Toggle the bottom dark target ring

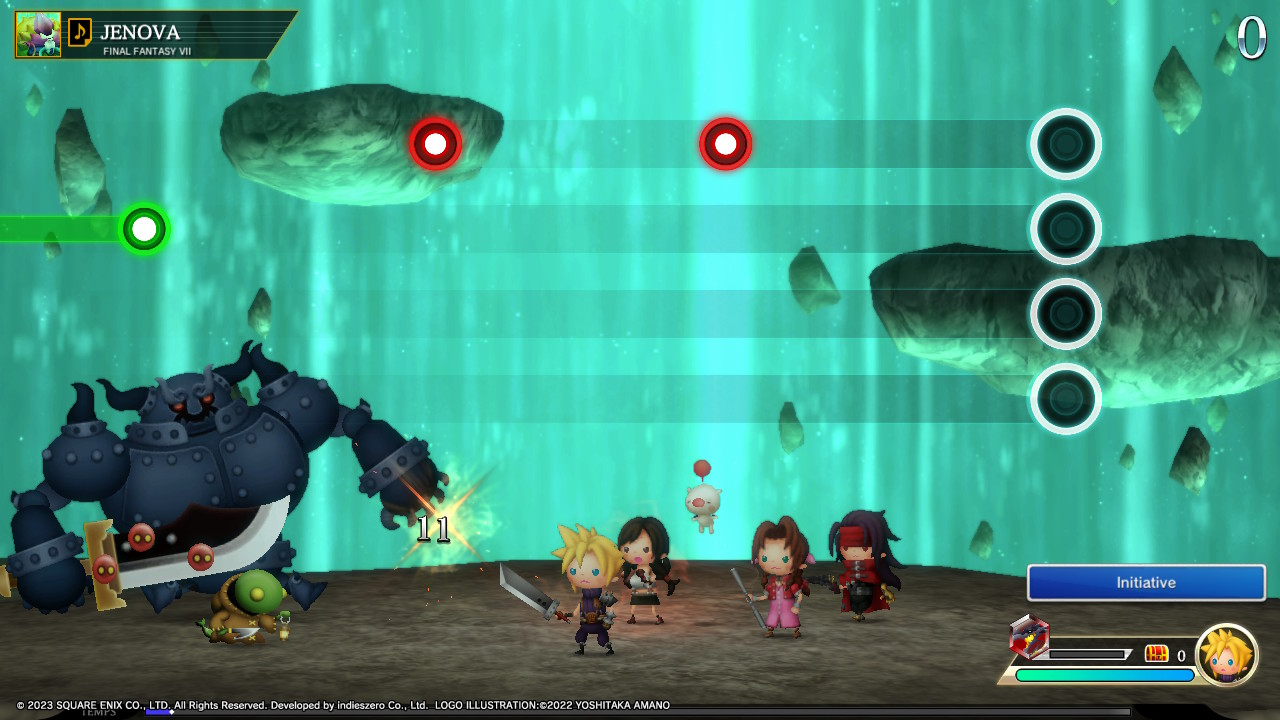[x=1066, y=398]
